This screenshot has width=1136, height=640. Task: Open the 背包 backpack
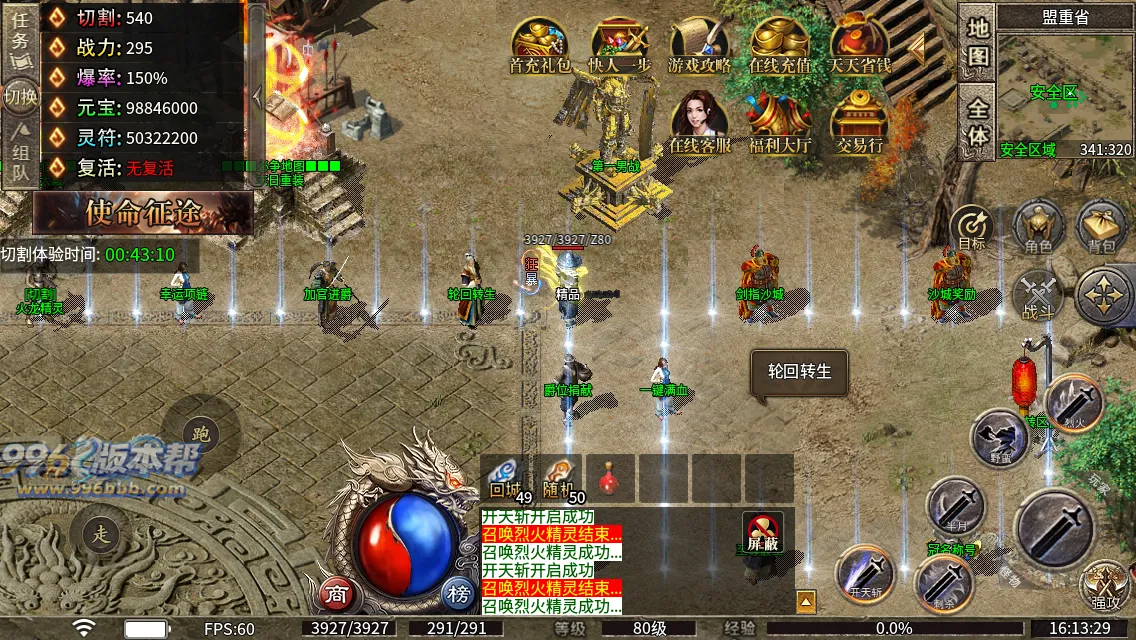(x=1101, y=226)
